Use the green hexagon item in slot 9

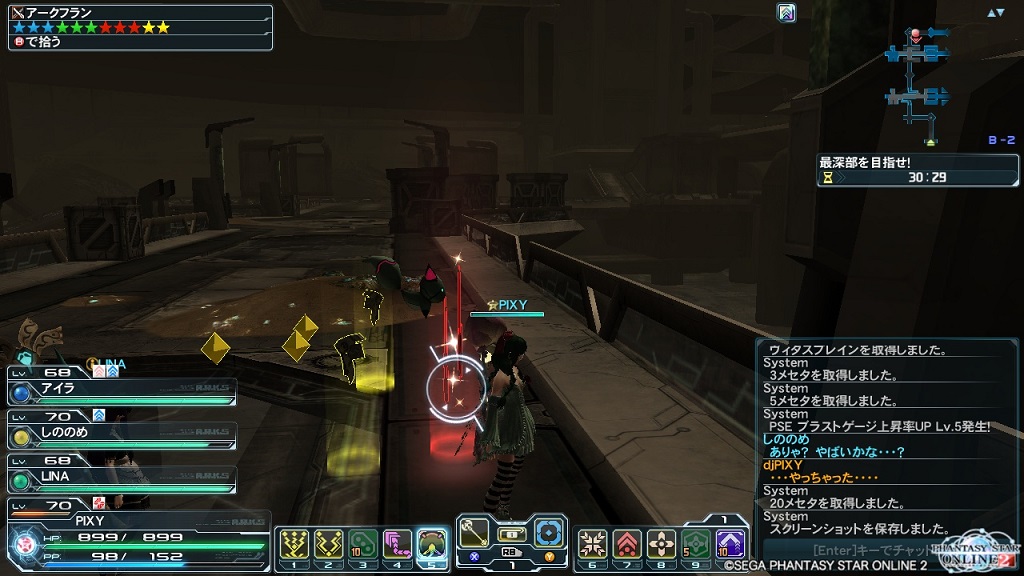pos(696,543)
